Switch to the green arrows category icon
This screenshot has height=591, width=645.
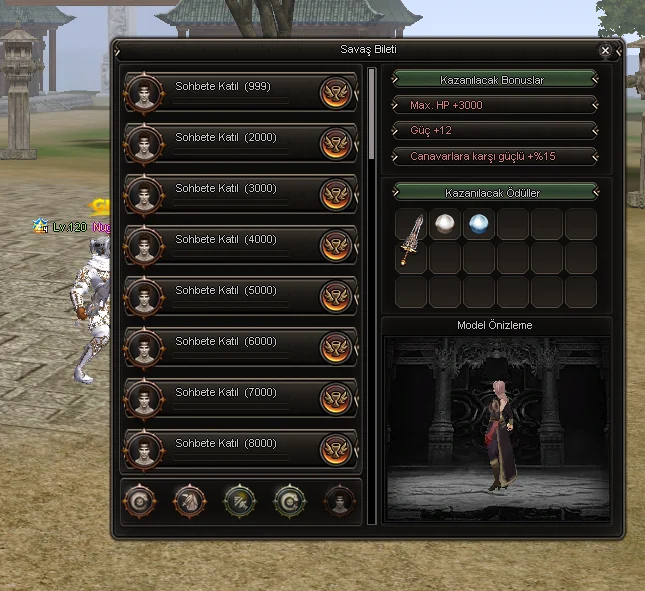point(240,500)
